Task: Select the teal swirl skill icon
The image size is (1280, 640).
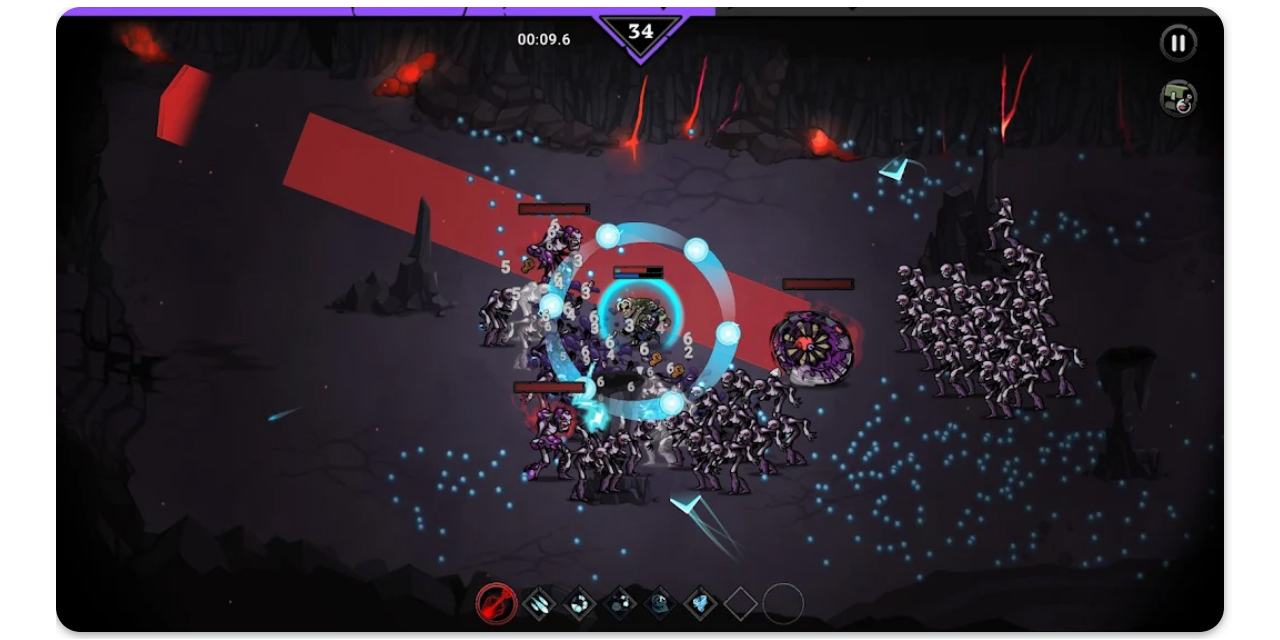Action: (x=660, y=603)
